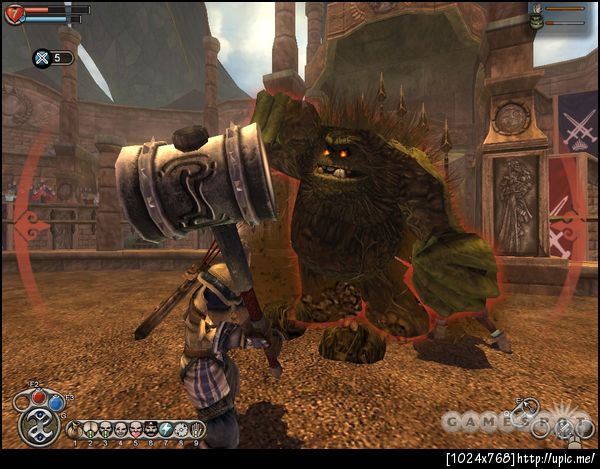
Task: Pick the face expression in slot 3
Action: click(104, 429)
